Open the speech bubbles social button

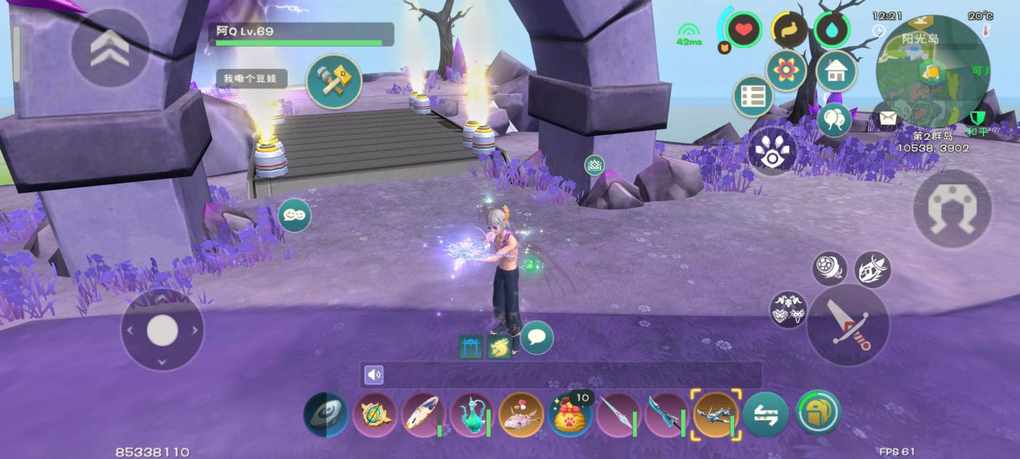pyautogui.click(x=834, y=120)
